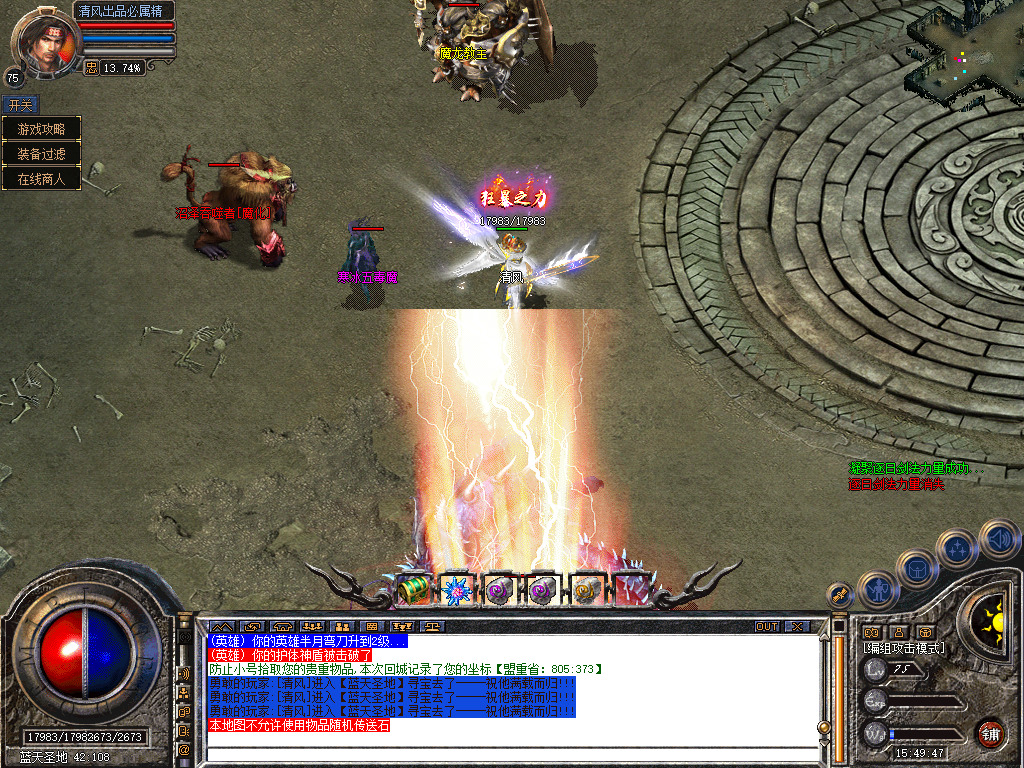This screenshot has width=1024, height=768.
Task: Toggle the 开关 menu switch
Action: point(20,105)
